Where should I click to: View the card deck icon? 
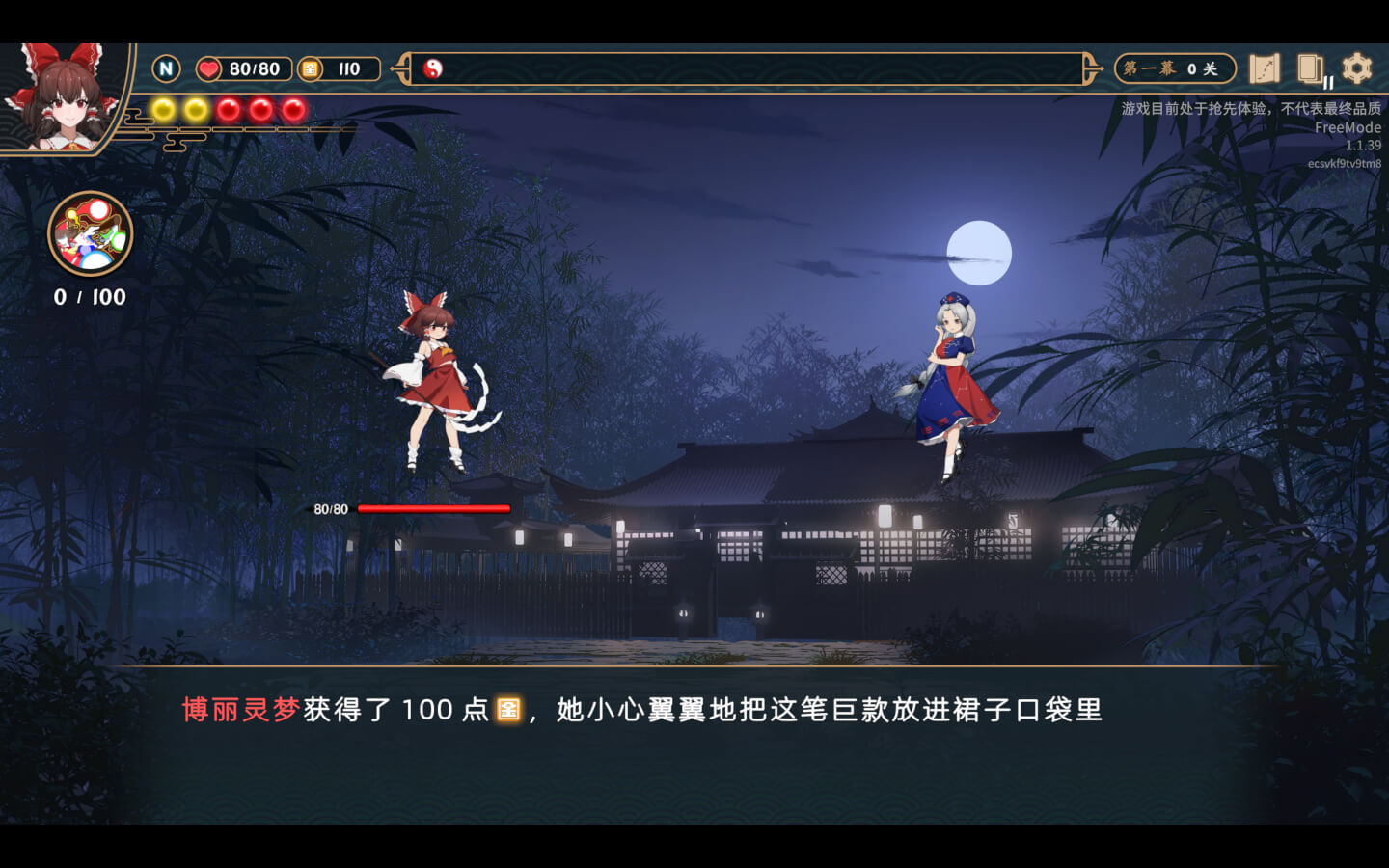[x=1310, y=68]
